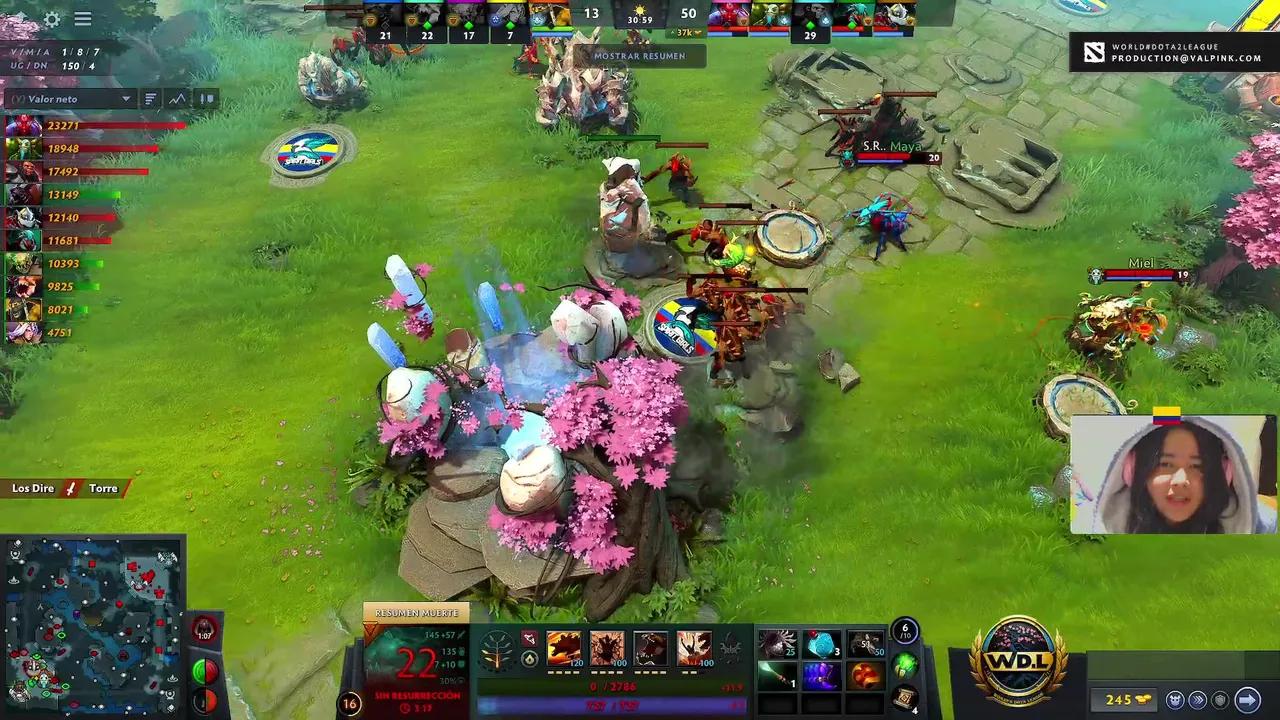Open the hamburger menu at top left

click(x=83, y=19)
